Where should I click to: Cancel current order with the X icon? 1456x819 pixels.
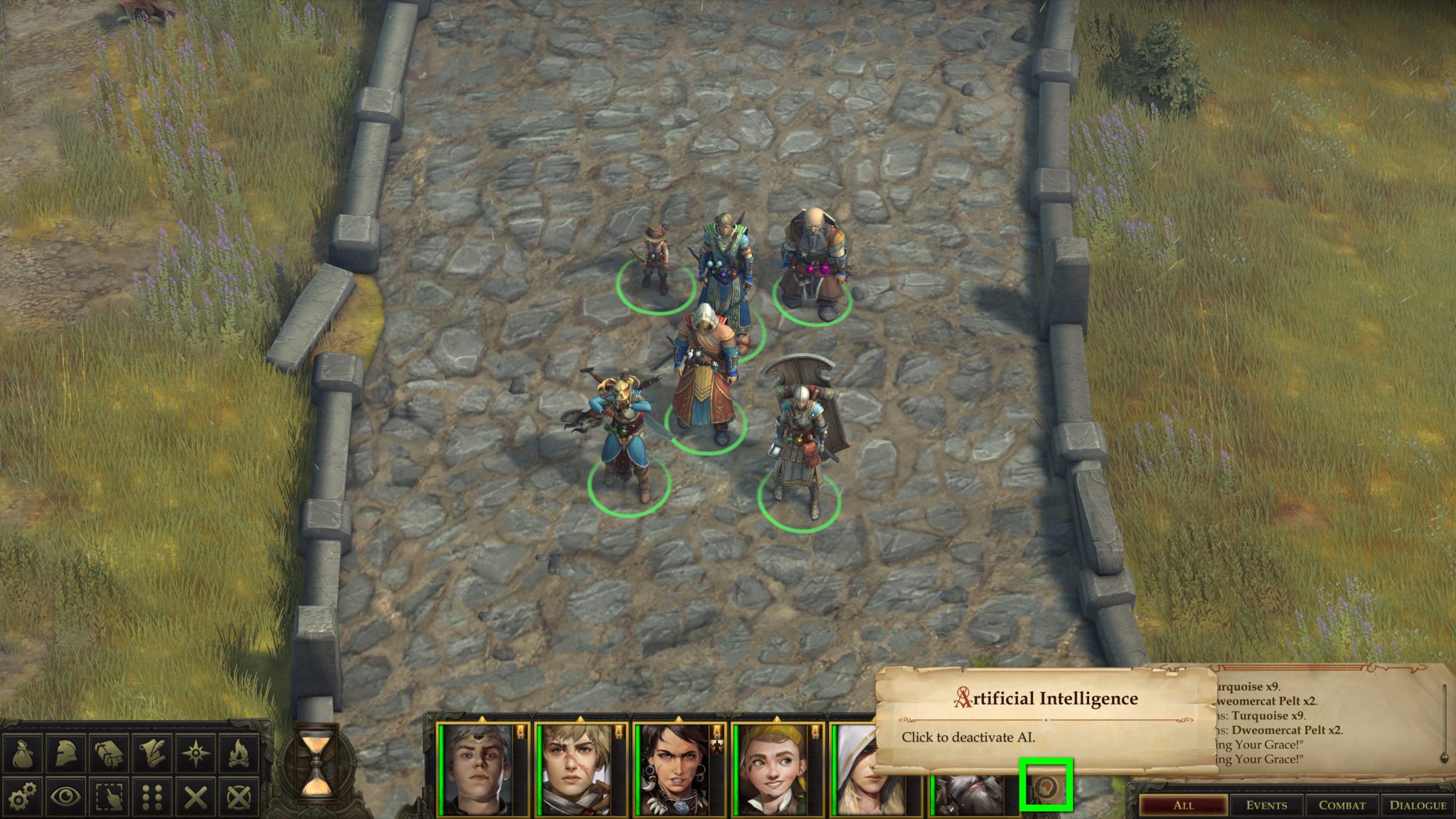pos(196,797)
